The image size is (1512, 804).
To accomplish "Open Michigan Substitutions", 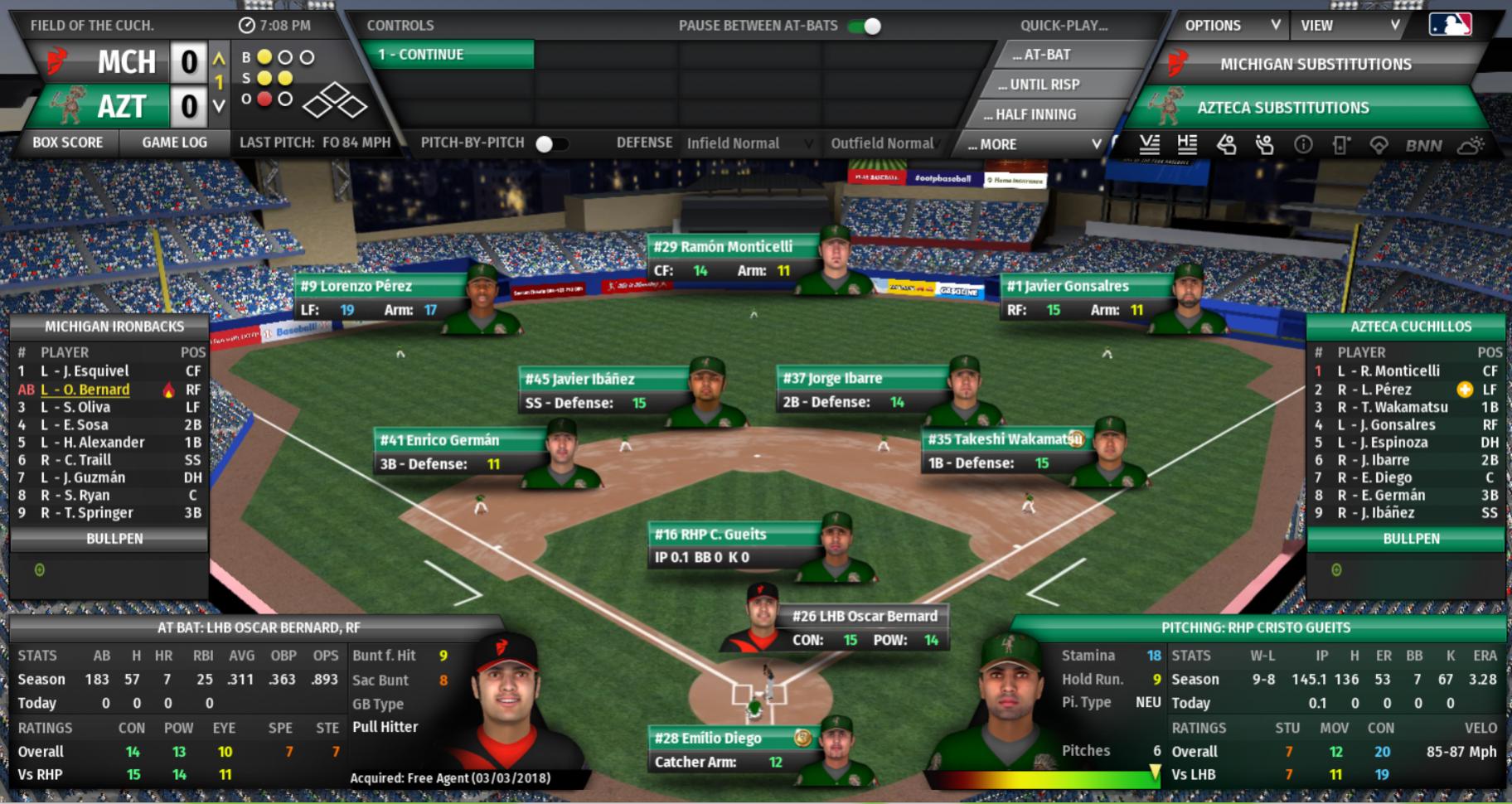I will 1315,65.
